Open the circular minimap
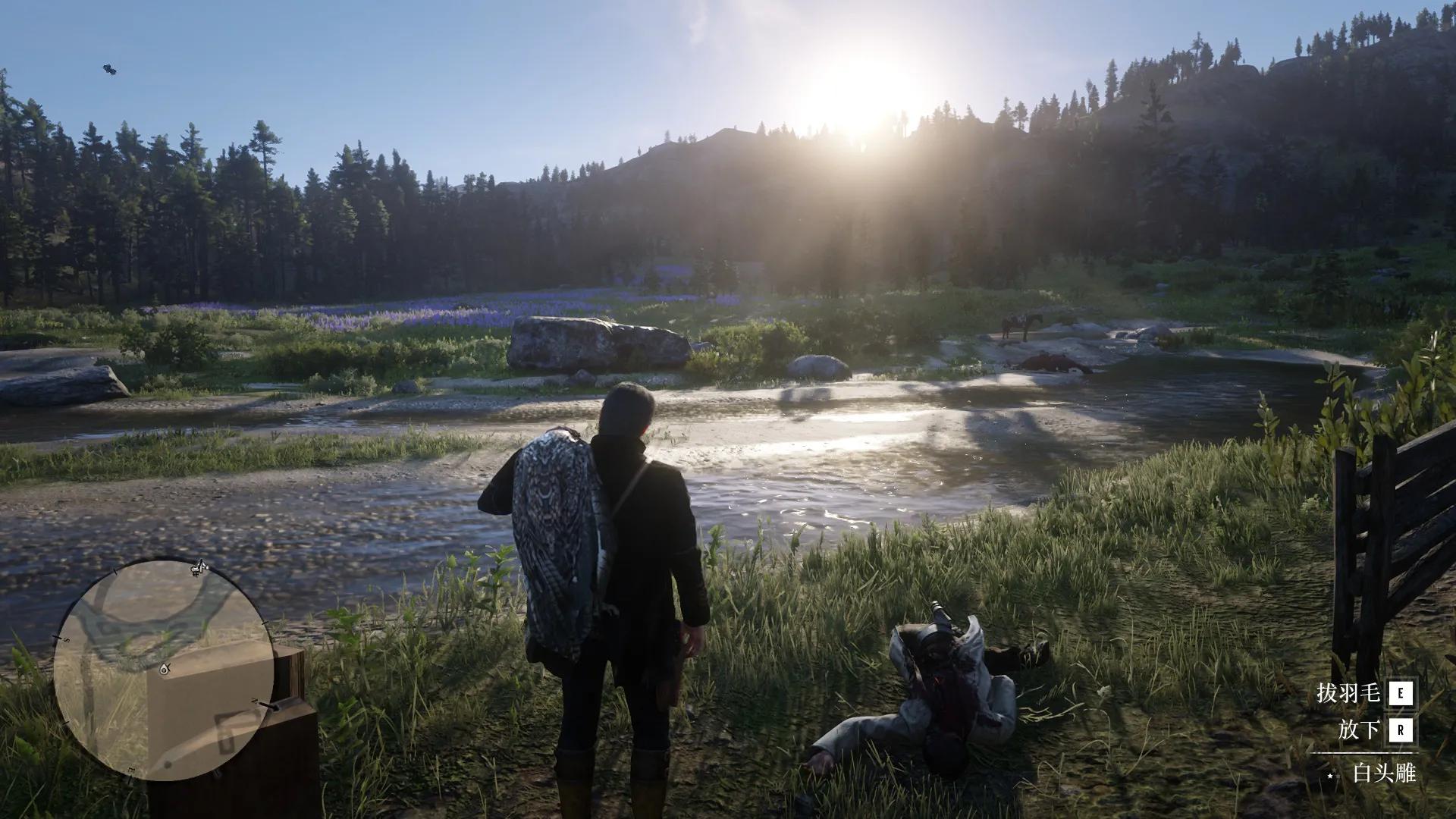Screen dimensions: 1456x819 tap(162, 670)
